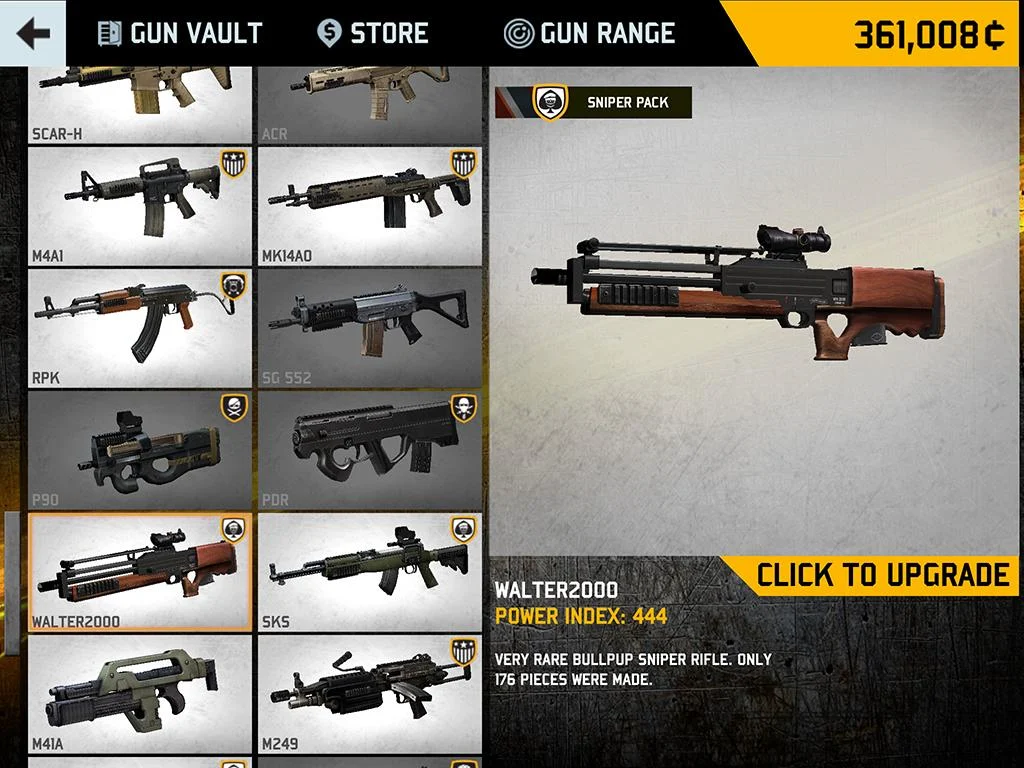
Task: Open the Gun Range tab
Action: click(590, 33)
